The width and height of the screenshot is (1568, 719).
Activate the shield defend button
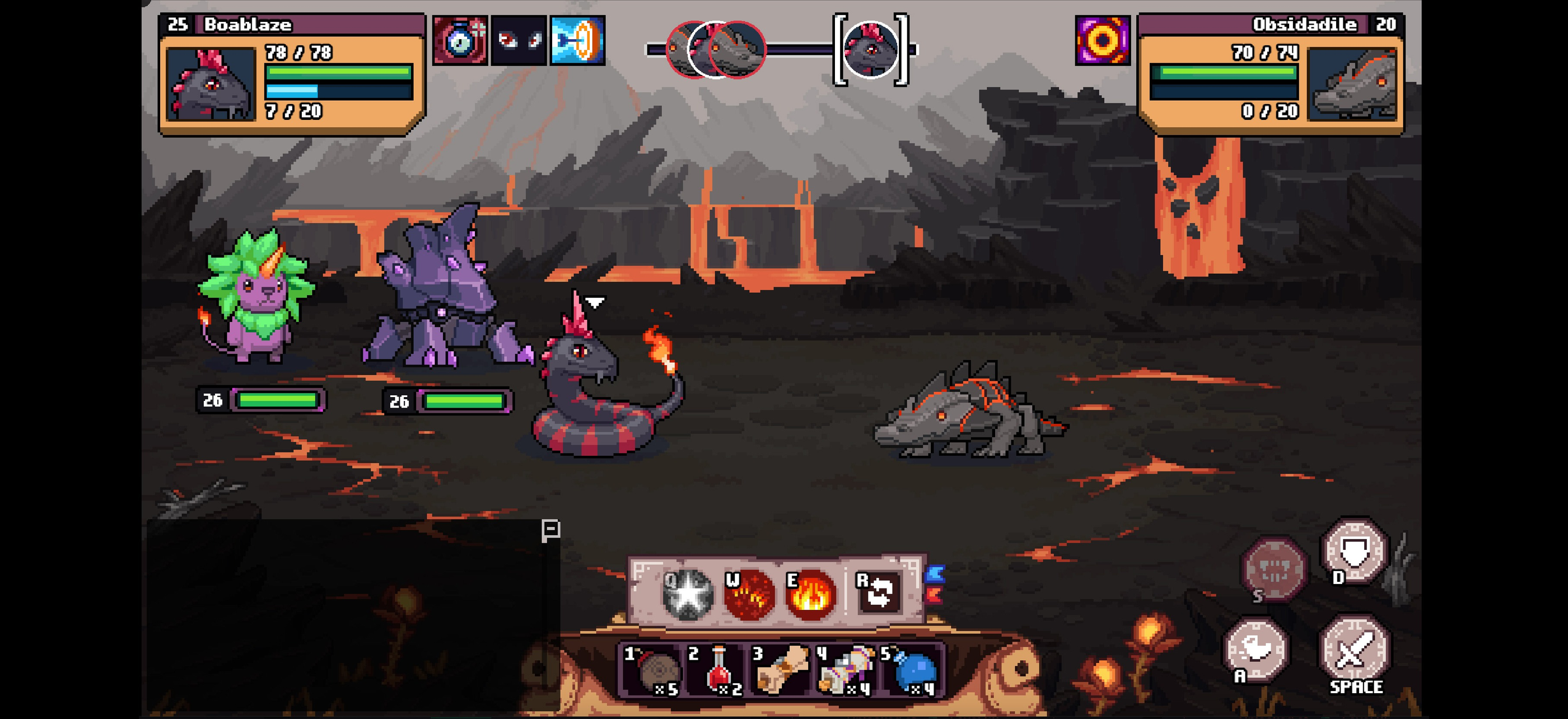tap(1355, 552)
